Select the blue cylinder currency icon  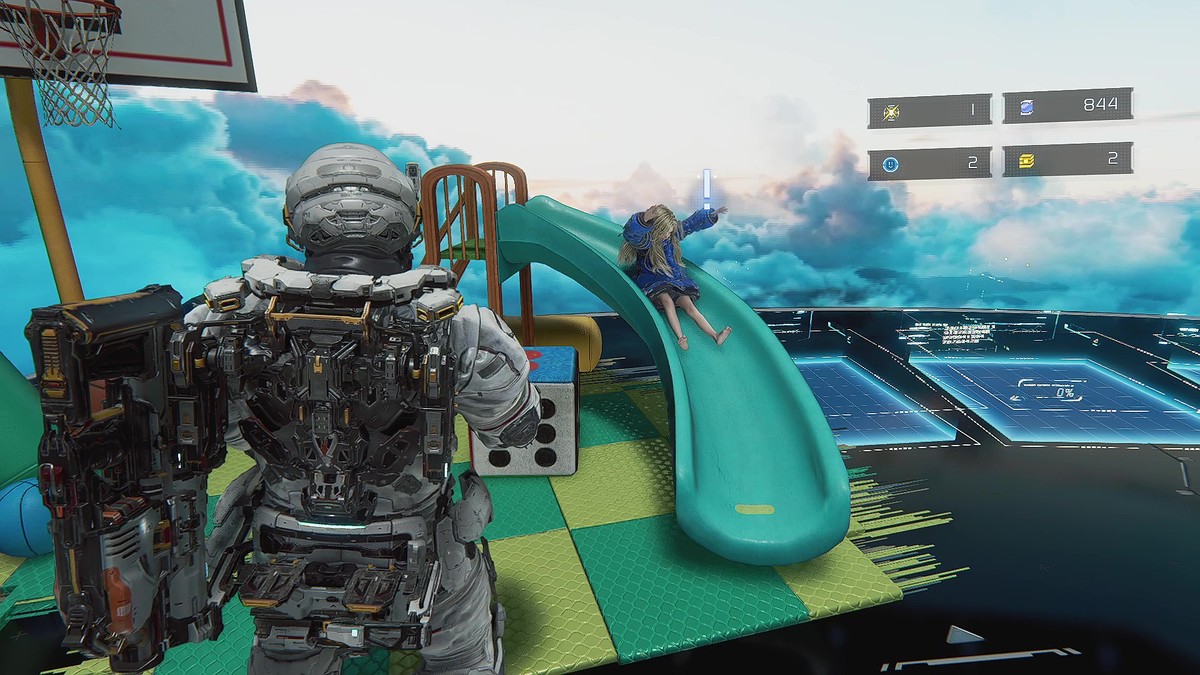tap(1026, 106)
